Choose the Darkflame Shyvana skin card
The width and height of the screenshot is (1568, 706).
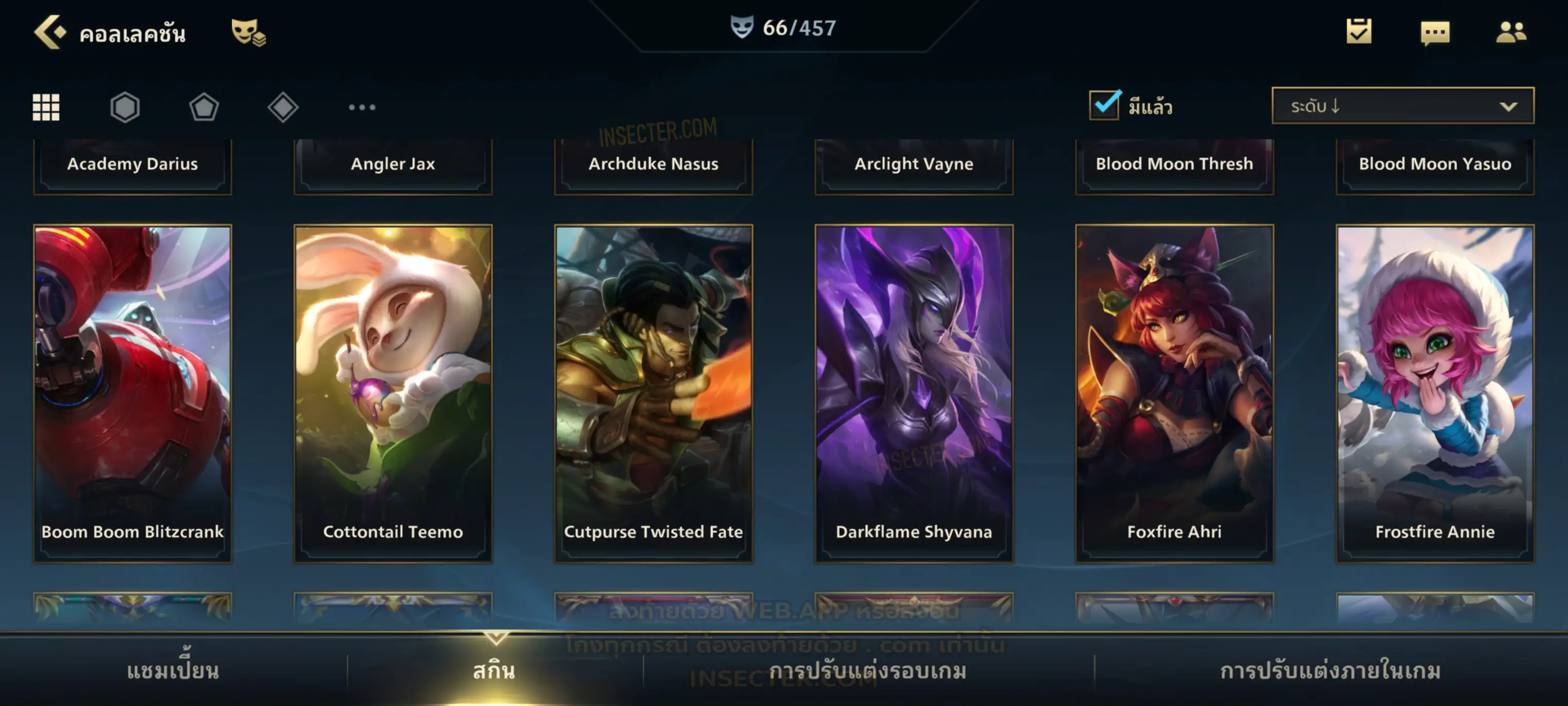point(914,393)
